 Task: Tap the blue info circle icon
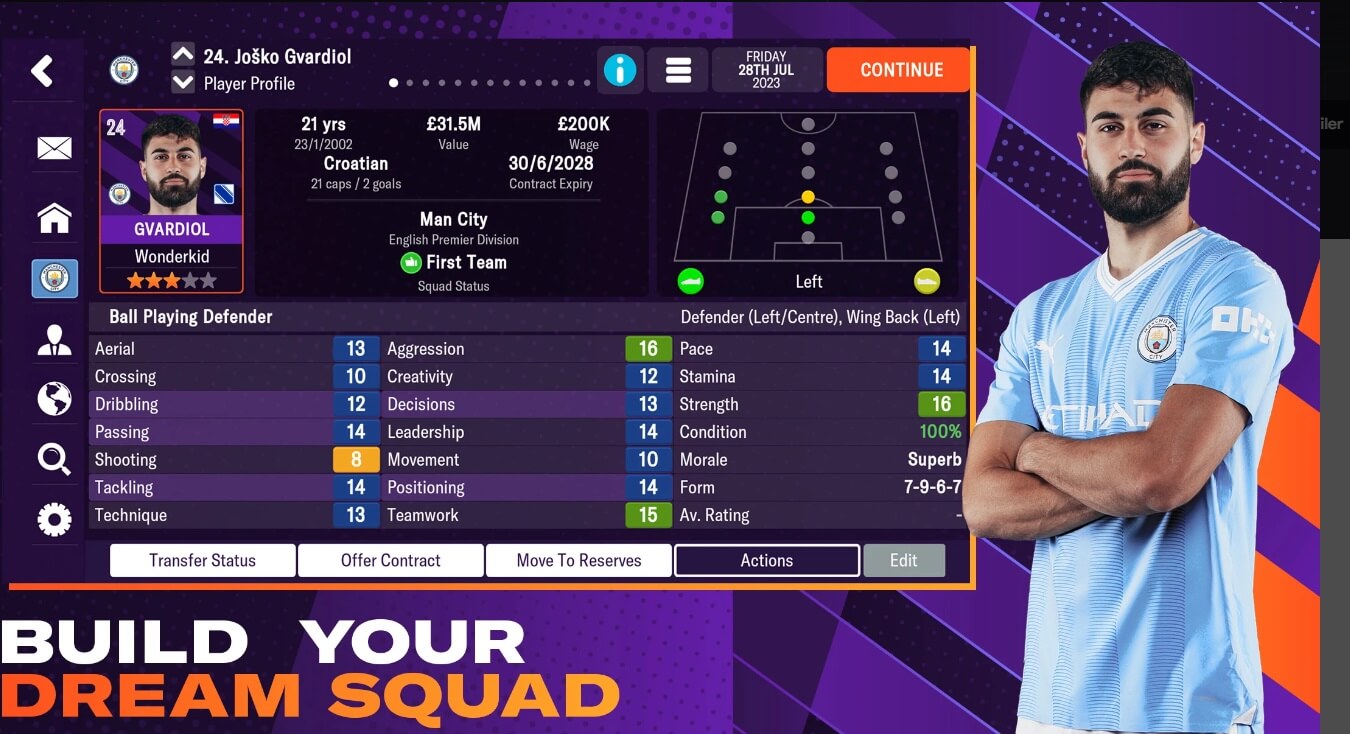click(620, 69)
